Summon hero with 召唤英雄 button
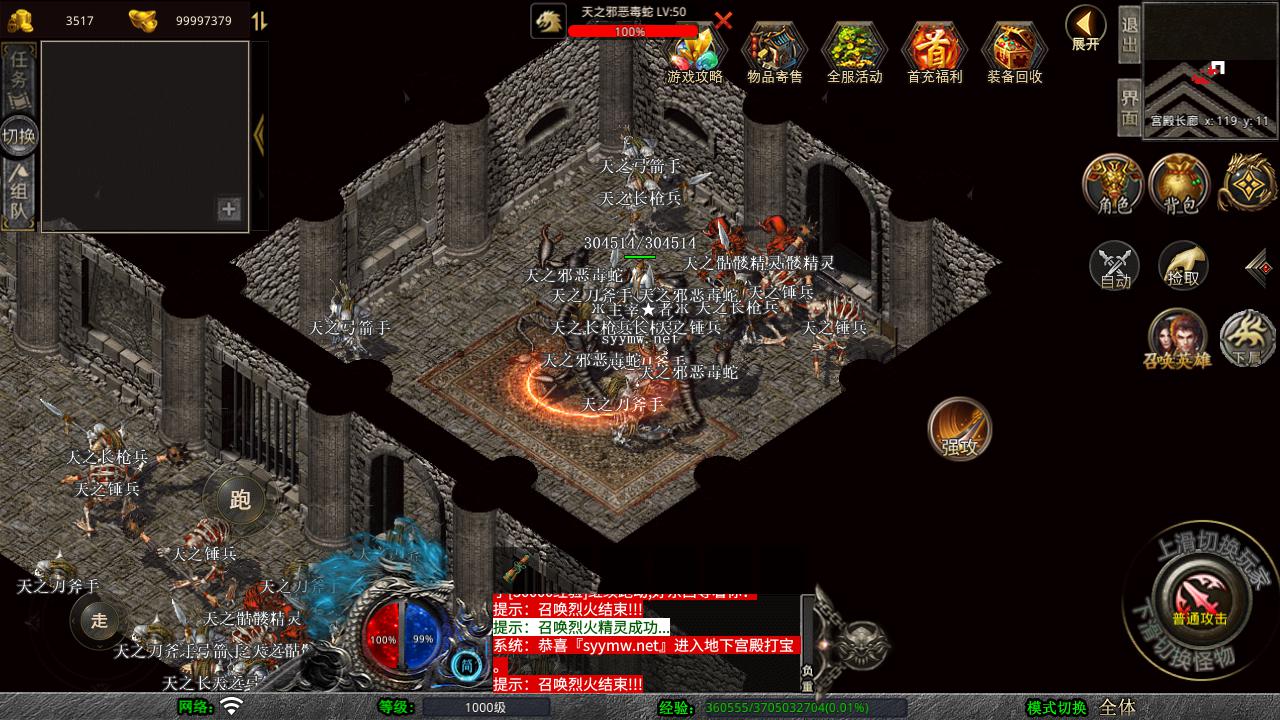 click(1177, 338)
